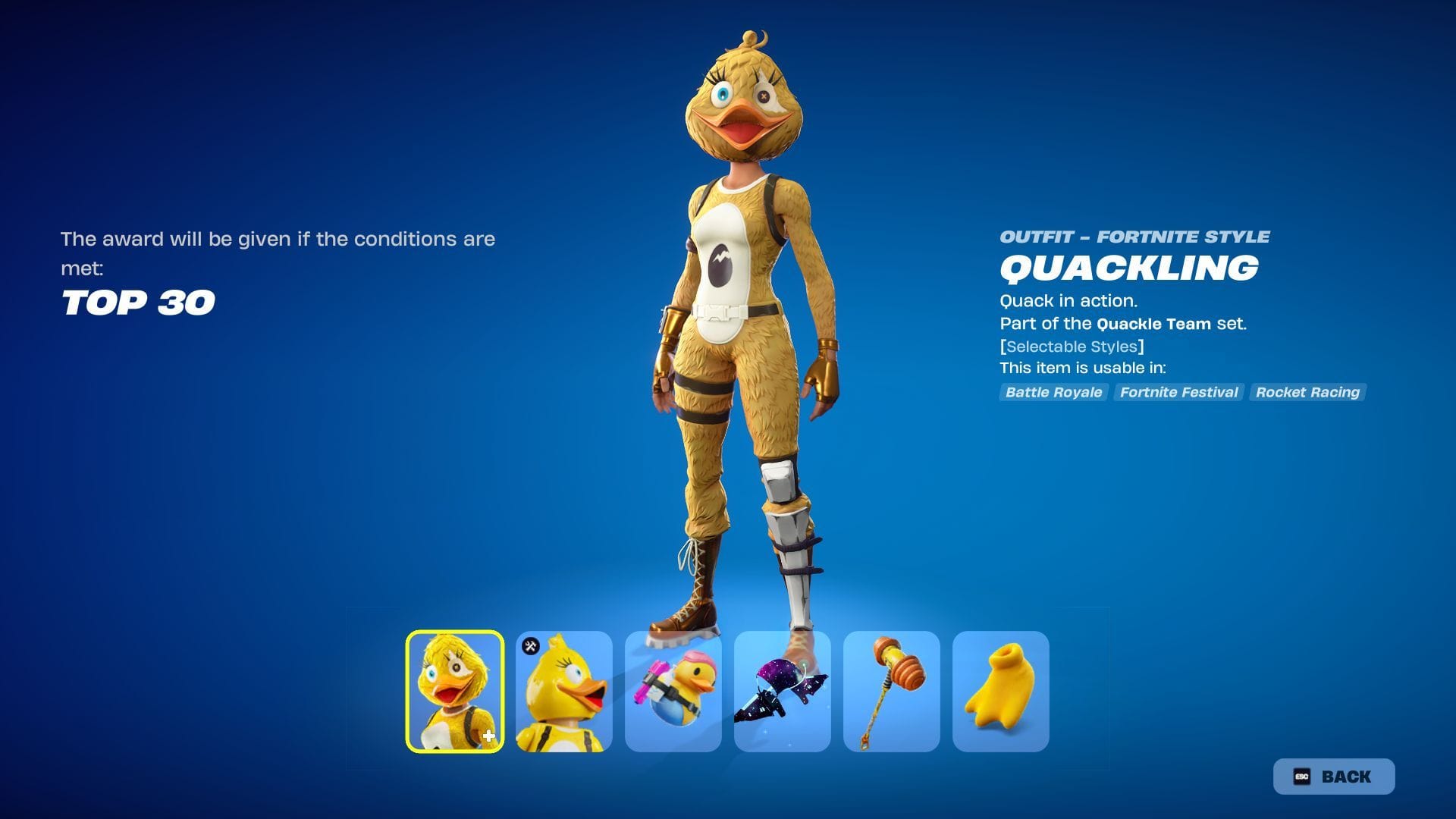Select the rubber duck back bling
The height and width of the screenshot is (819, 1456).
673,691
